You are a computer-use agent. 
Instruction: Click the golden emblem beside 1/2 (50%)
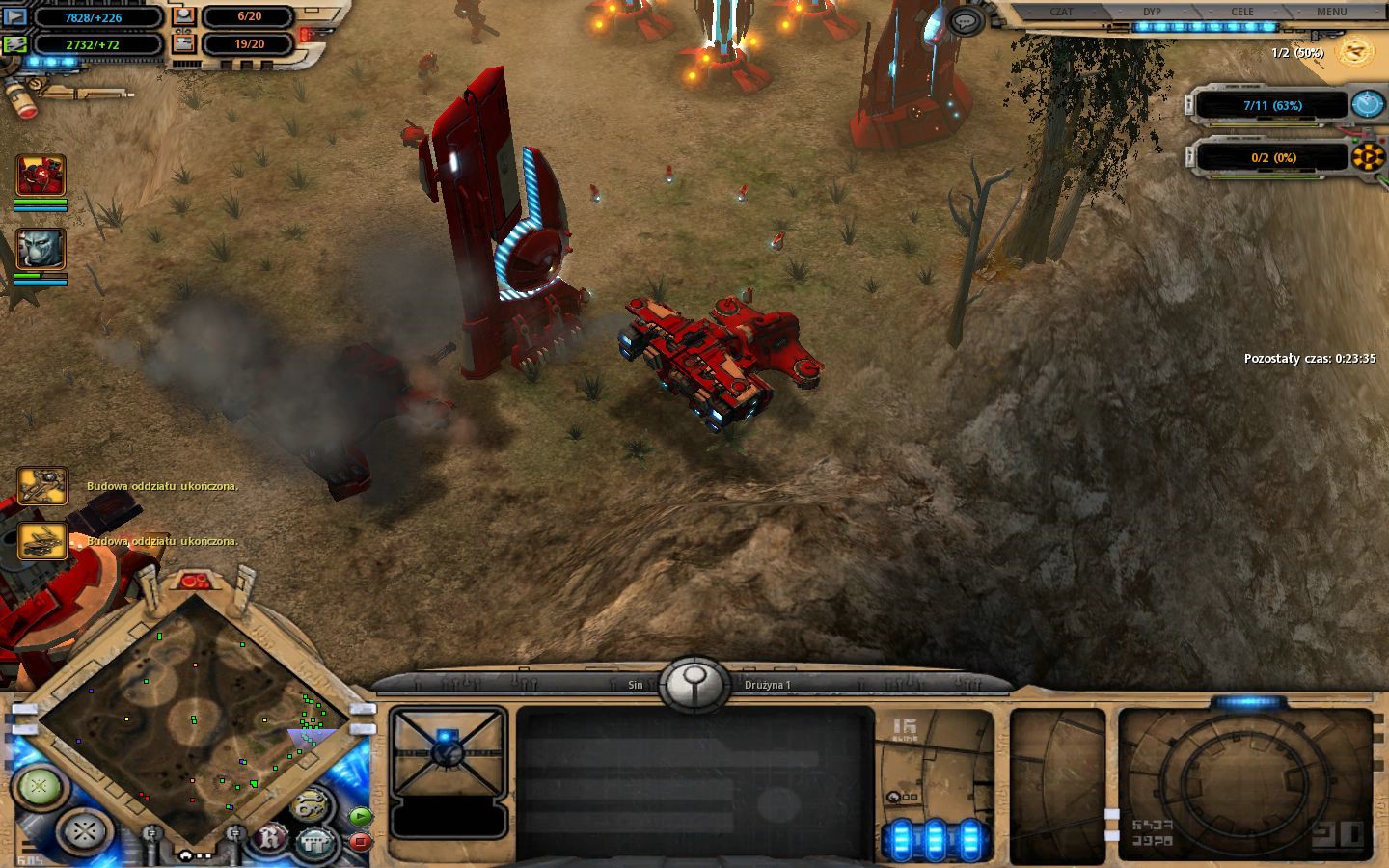1354,50
